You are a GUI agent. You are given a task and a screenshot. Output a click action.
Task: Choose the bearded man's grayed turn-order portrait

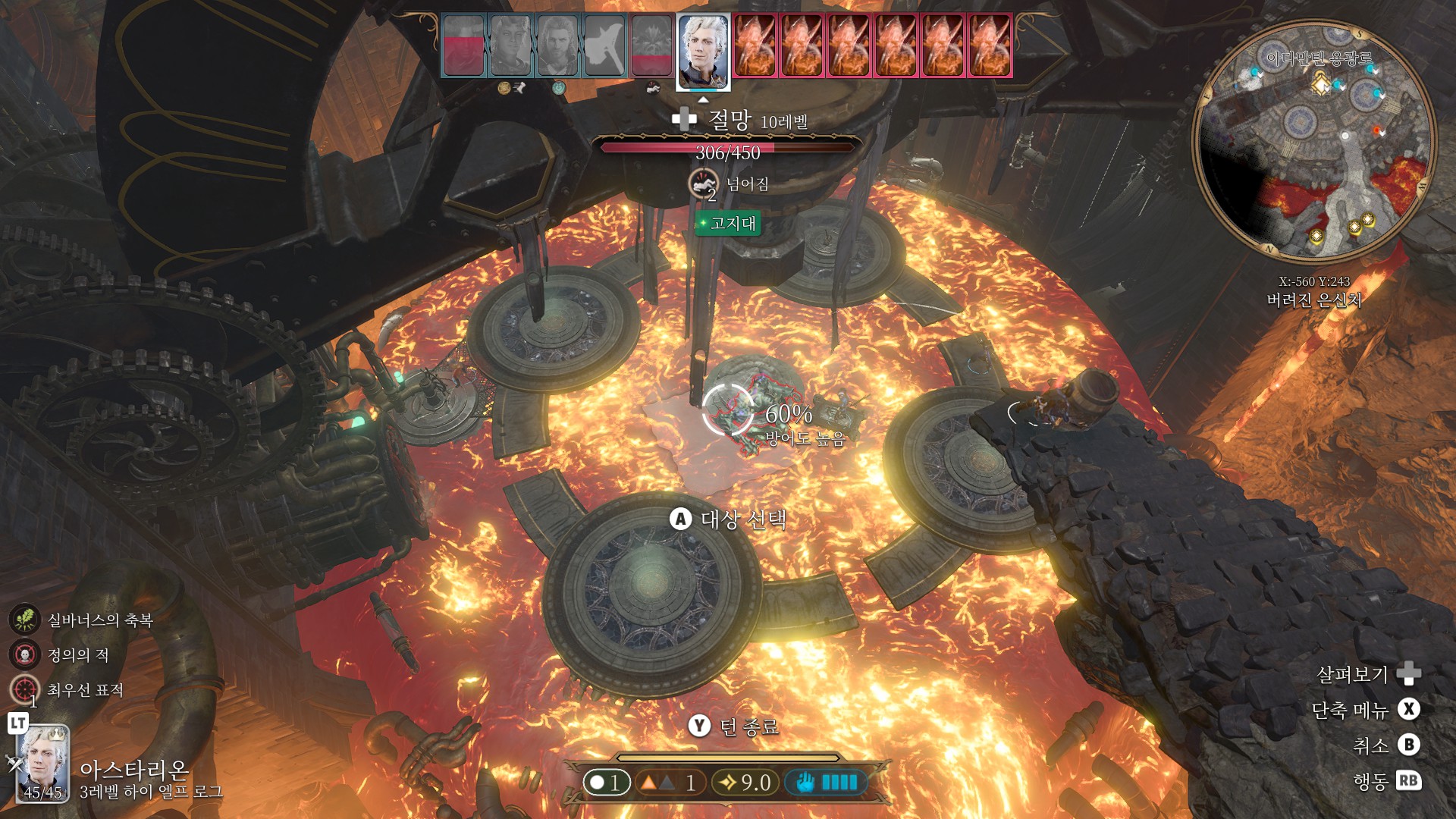pos(557,46)
